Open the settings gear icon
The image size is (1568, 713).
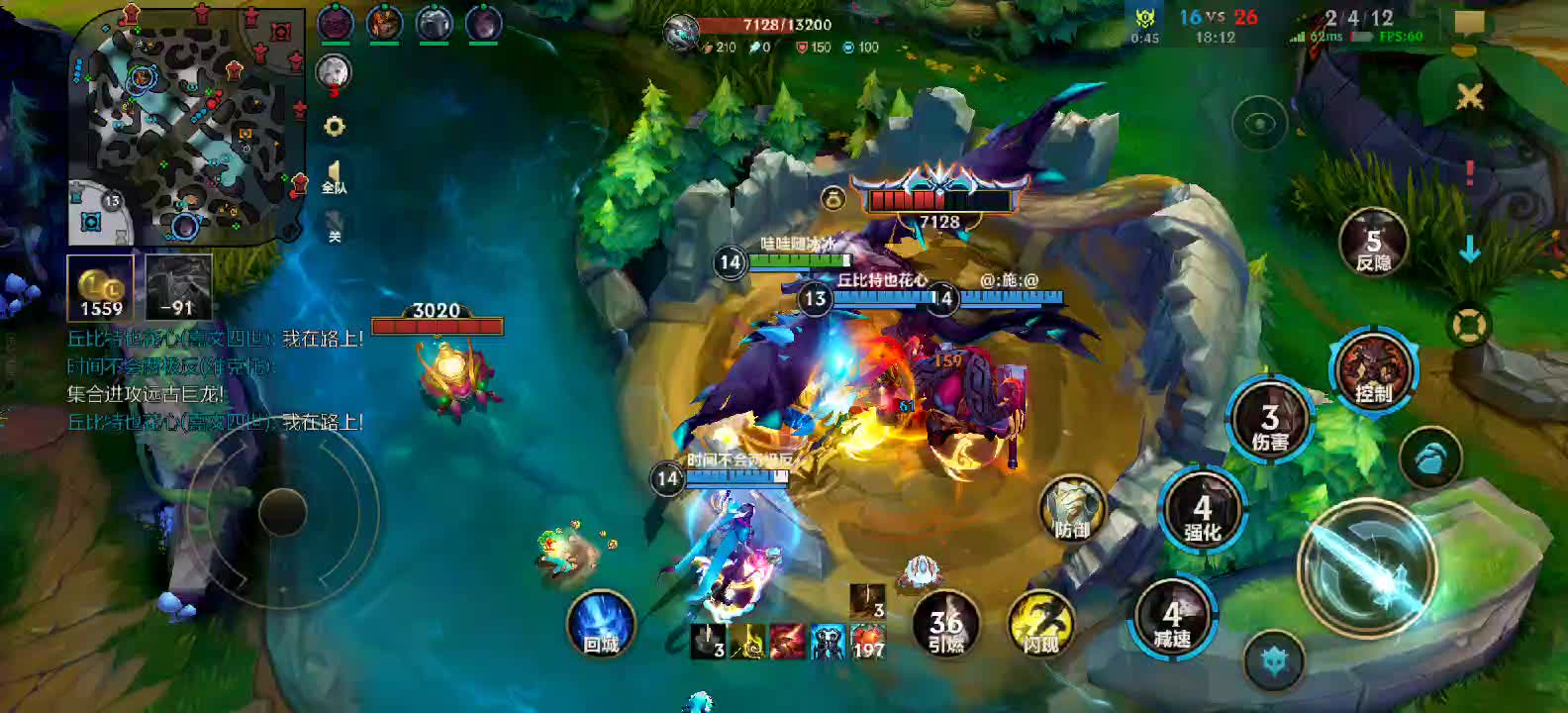click(335, 127)
